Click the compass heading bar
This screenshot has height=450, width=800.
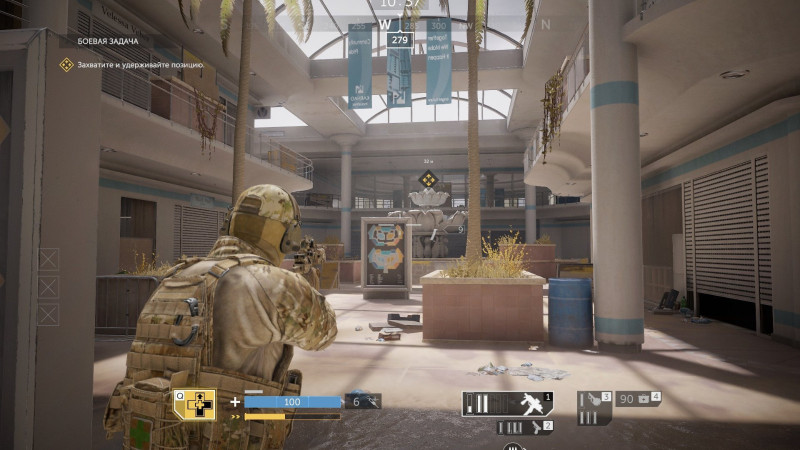click(399, 24)
